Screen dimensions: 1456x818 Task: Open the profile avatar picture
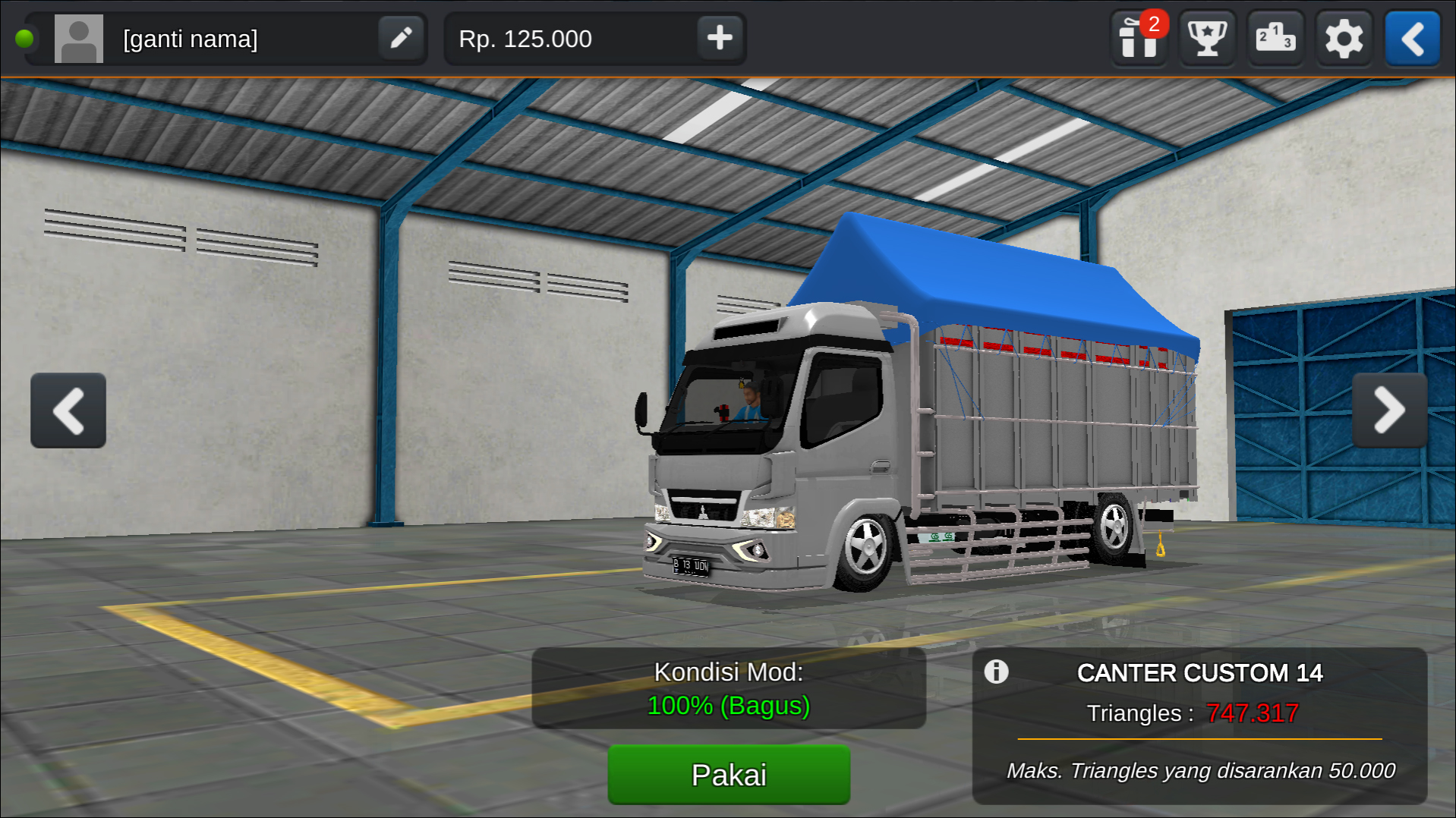coord(78,38)
